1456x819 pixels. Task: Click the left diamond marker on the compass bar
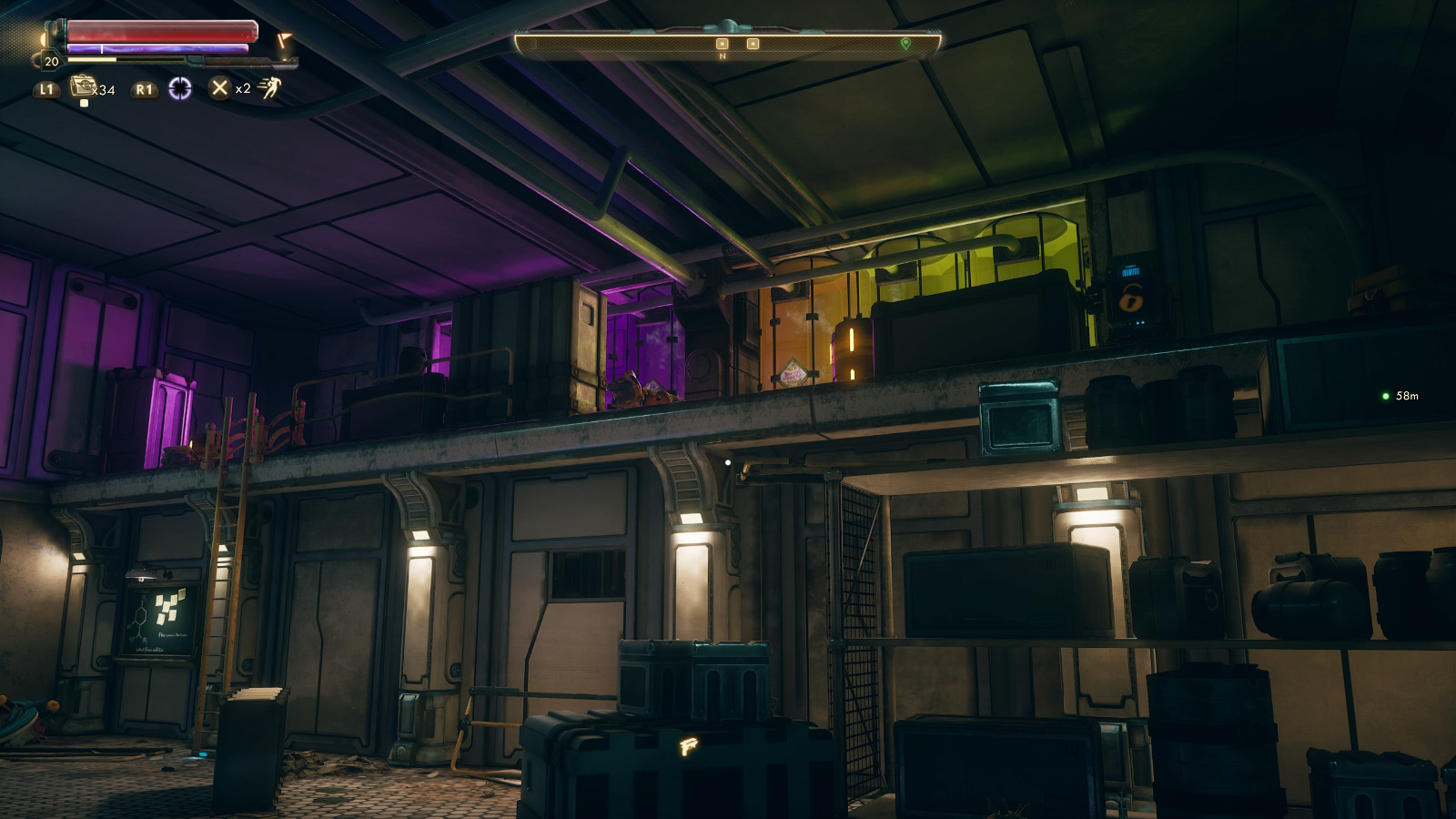coord(722,43)
